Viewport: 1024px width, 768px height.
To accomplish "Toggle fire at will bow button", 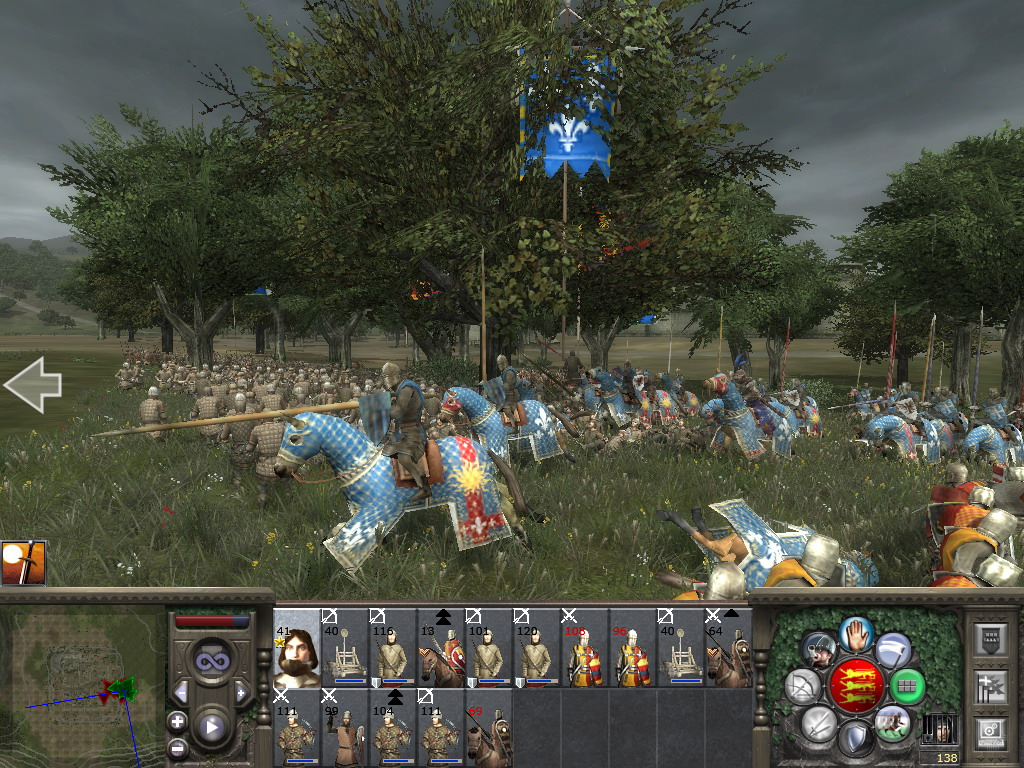I will (x=803, y=686).
